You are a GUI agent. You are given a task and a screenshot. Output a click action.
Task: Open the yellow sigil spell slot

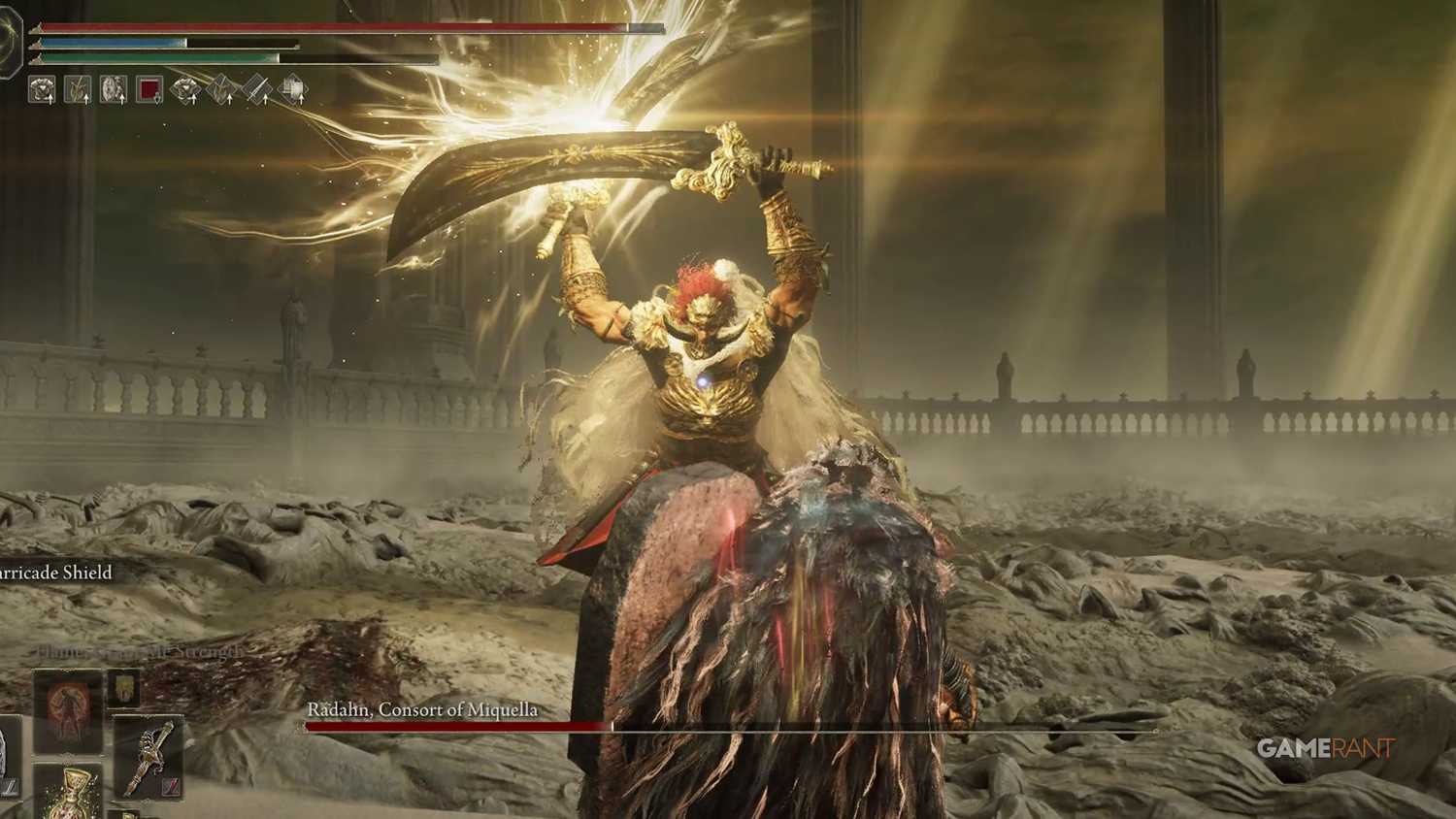tap(123, 689)
